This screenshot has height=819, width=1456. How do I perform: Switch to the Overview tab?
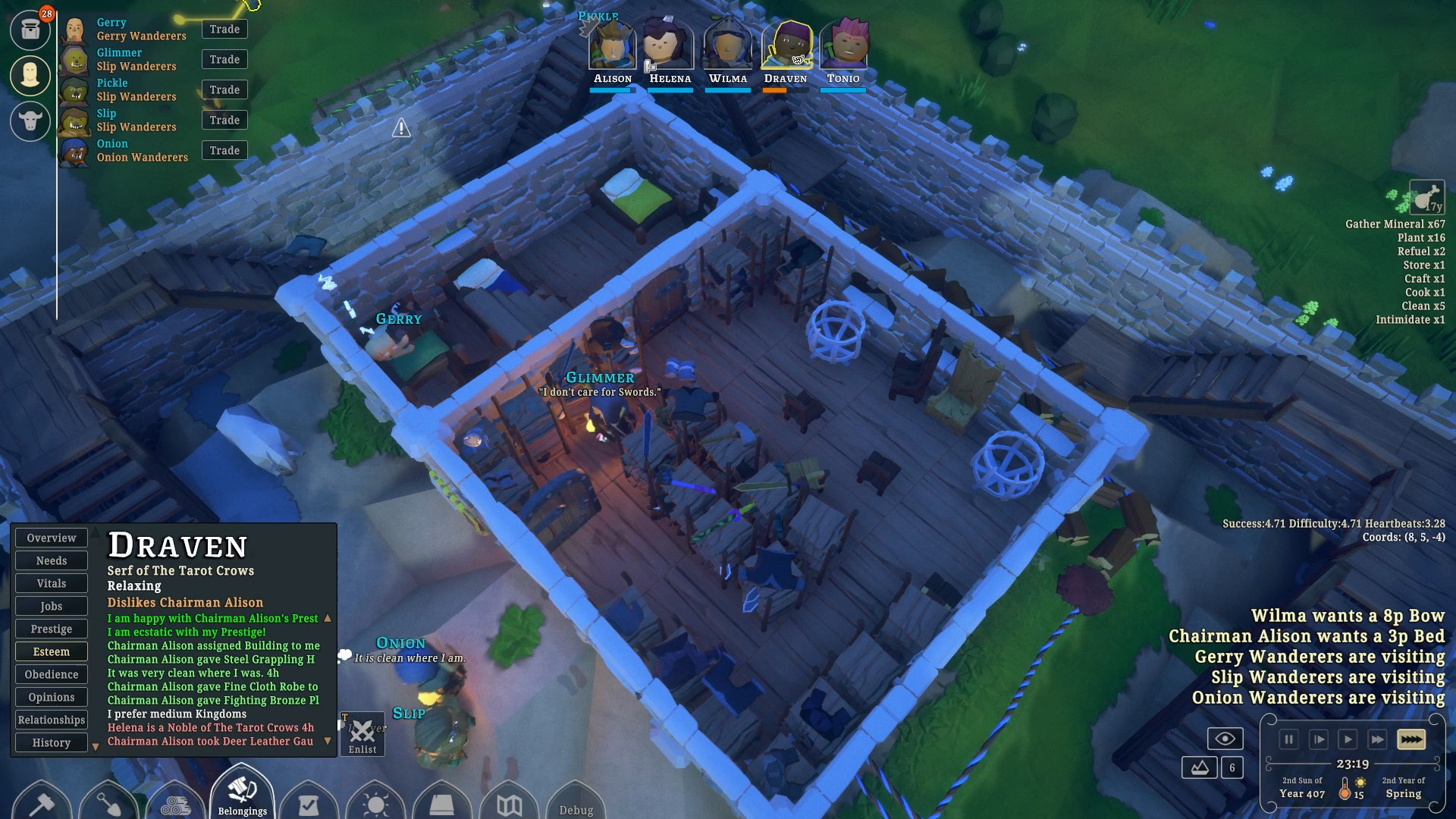[x=52, y=538]
